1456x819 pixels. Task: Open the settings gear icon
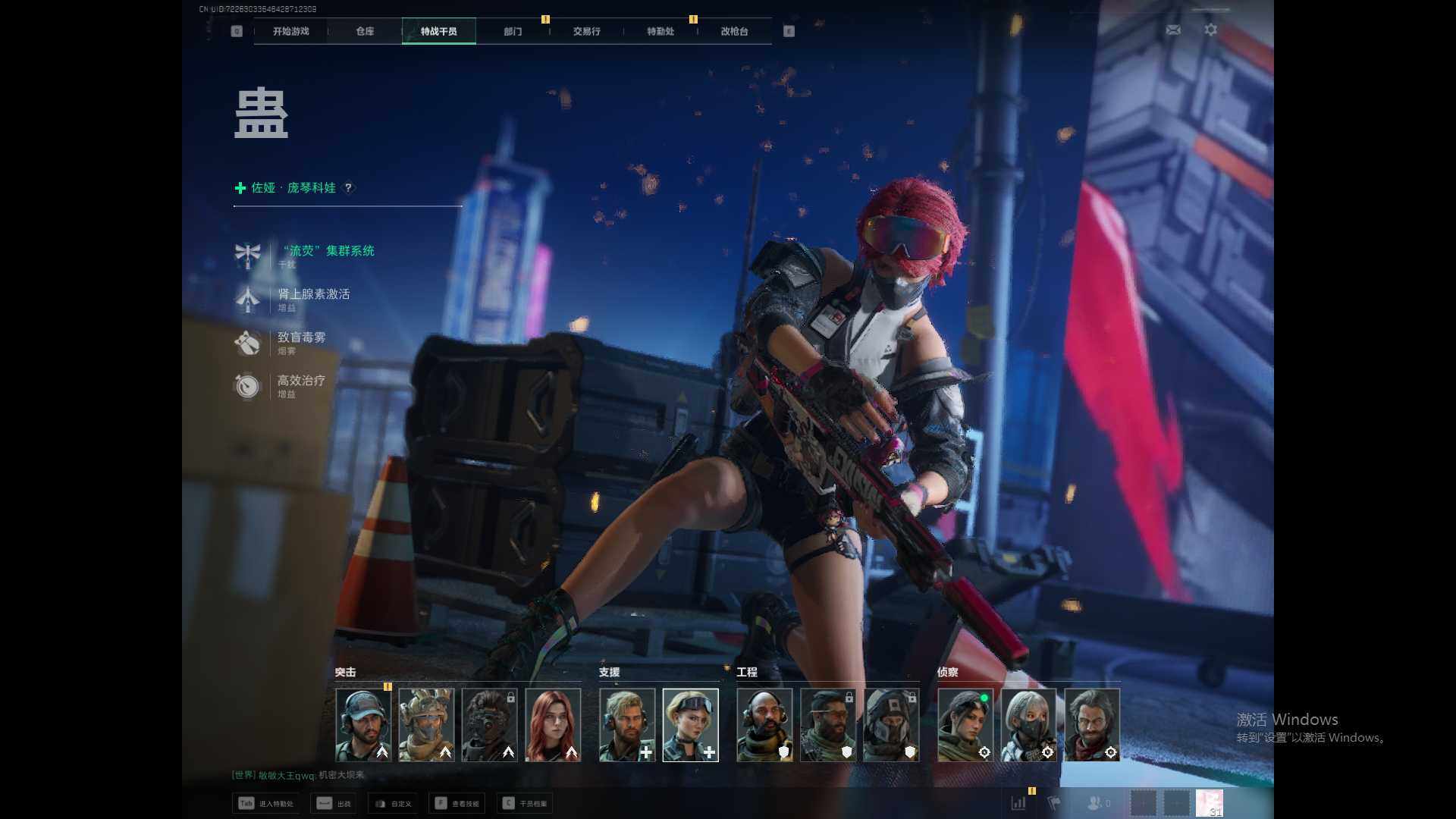pyautogui.click(x=1211, y=30)
